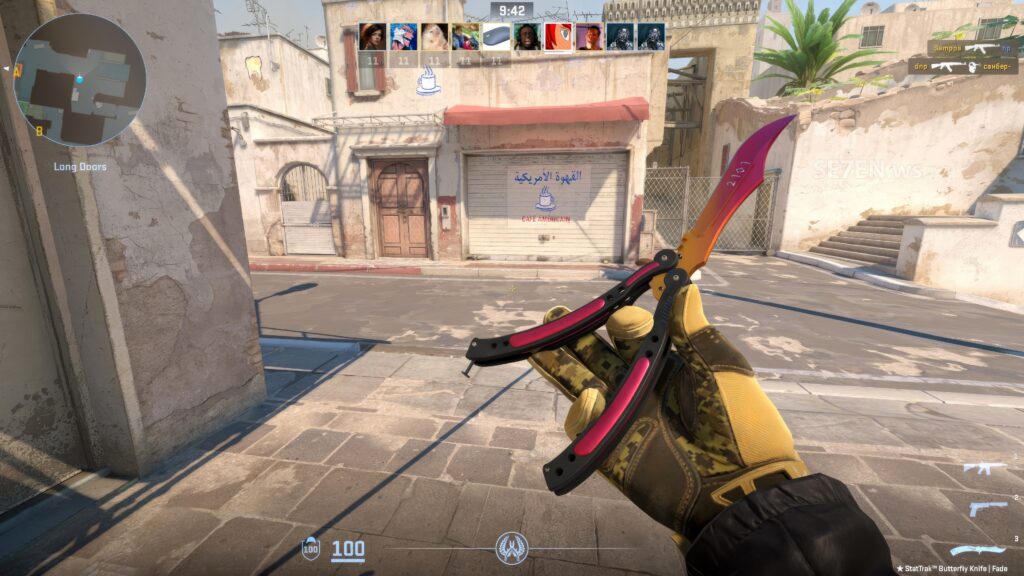1024x576 pixels.
Task: Click the computer mouse player avatar
Action: pyautogui.click(x=496, y=37)
